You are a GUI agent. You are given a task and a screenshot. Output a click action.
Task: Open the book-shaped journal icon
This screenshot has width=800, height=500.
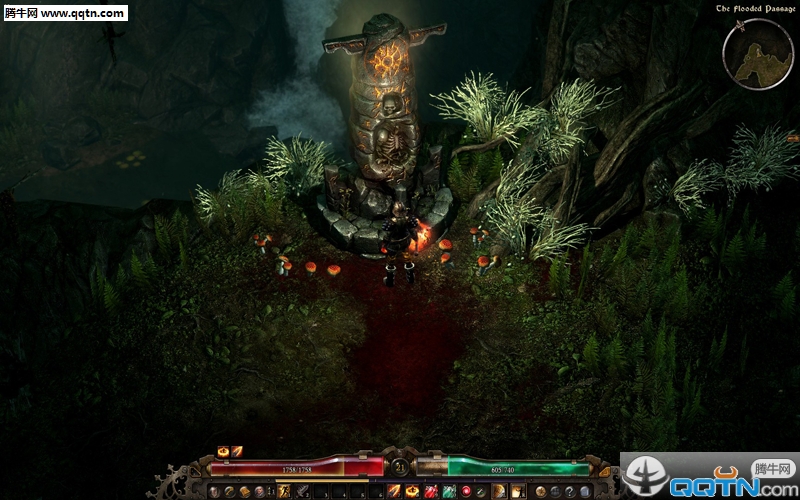245,491
